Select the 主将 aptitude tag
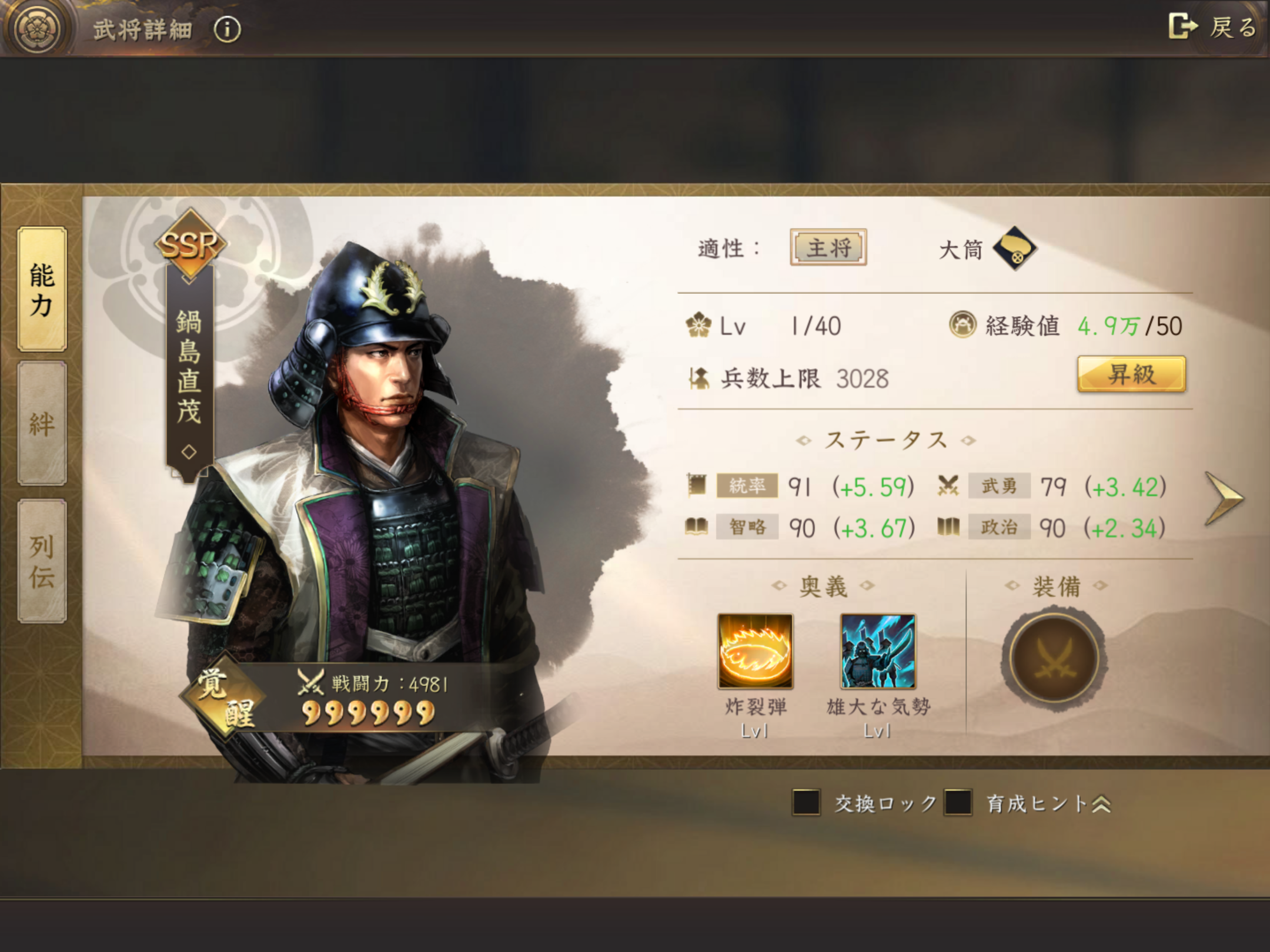Image resolution: width=1270 pixels, height=952 pixels. [828, 247]
